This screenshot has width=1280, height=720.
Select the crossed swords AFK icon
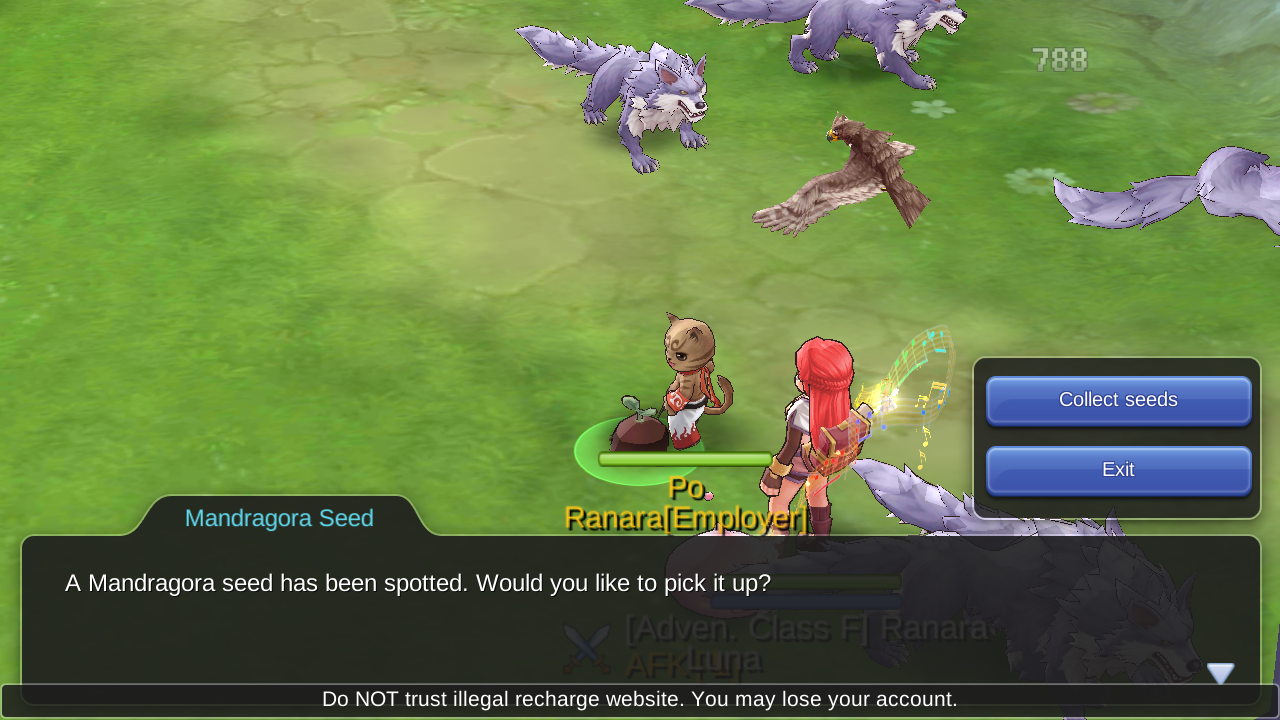pos(588,648)
